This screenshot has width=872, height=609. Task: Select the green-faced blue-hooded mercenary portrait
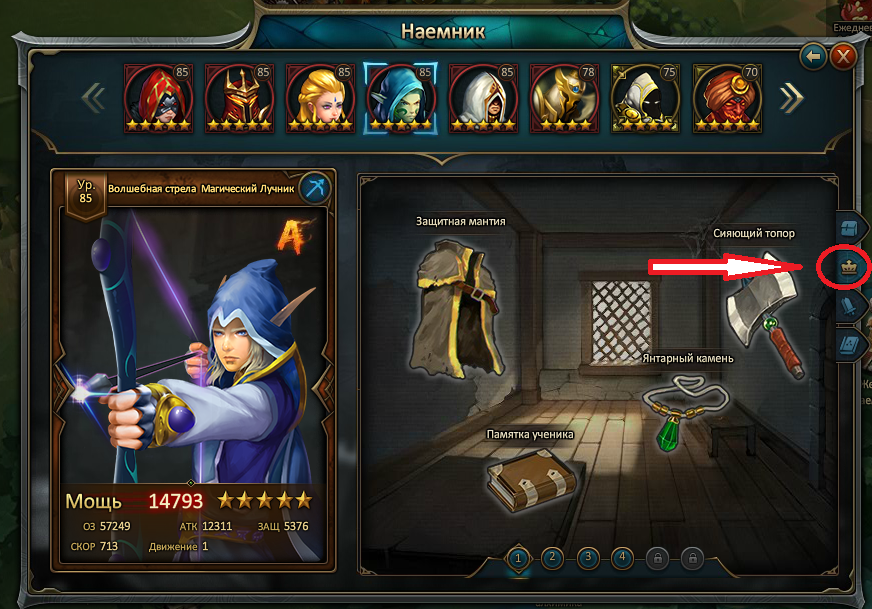(x=401, y=98)
